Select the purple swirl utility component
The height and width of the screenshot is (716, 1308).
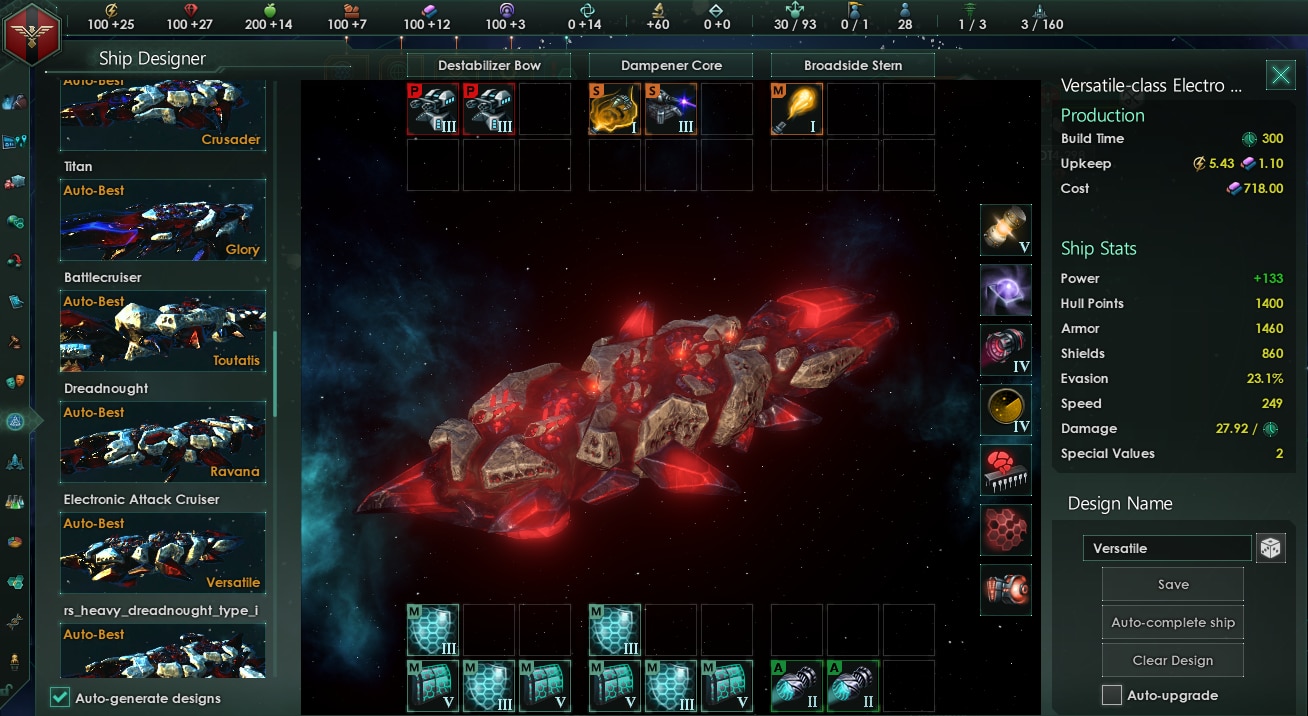pos(1005,290)
